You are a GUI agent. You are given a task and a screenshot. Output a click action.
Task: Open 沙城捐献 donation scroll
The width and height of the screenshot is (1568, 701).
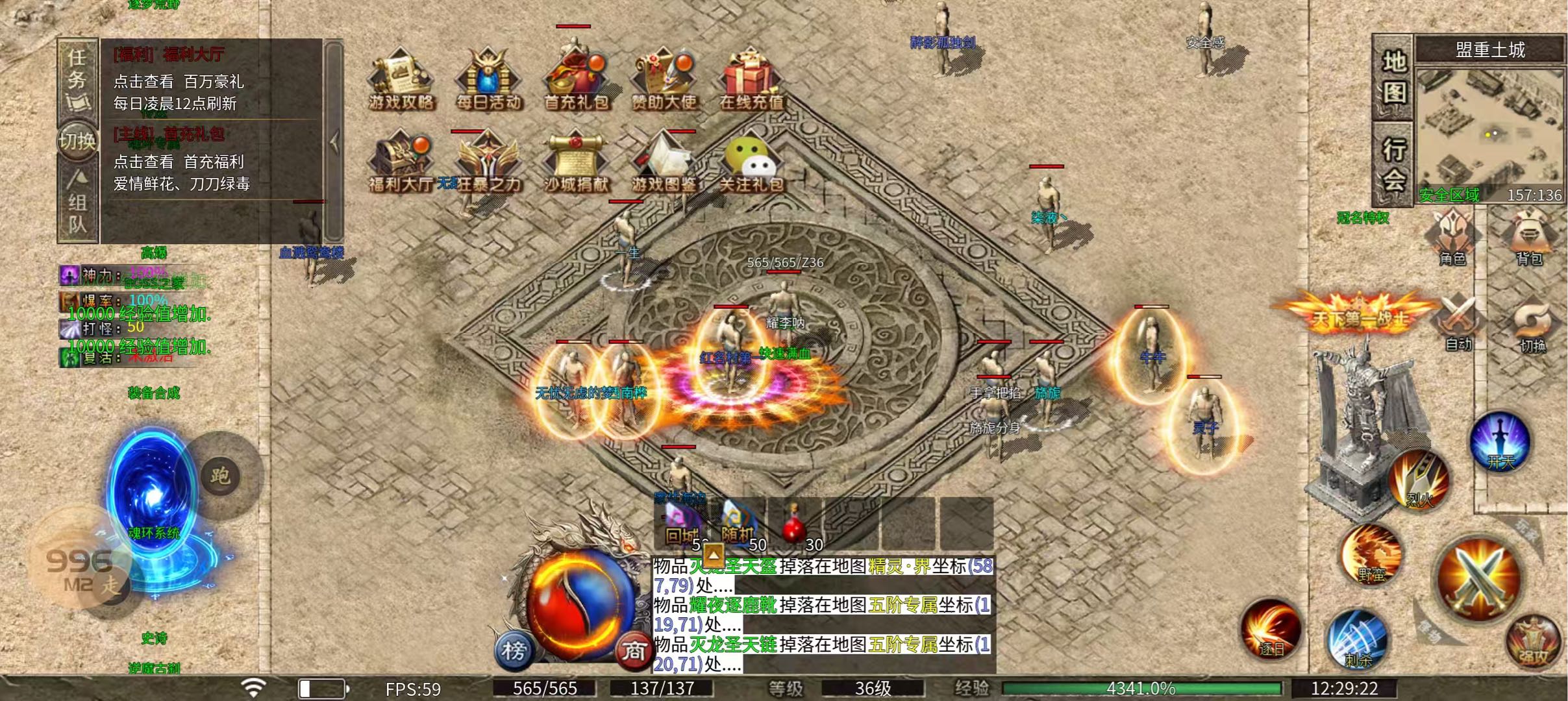pyautogui.click(x=576, y=162)
